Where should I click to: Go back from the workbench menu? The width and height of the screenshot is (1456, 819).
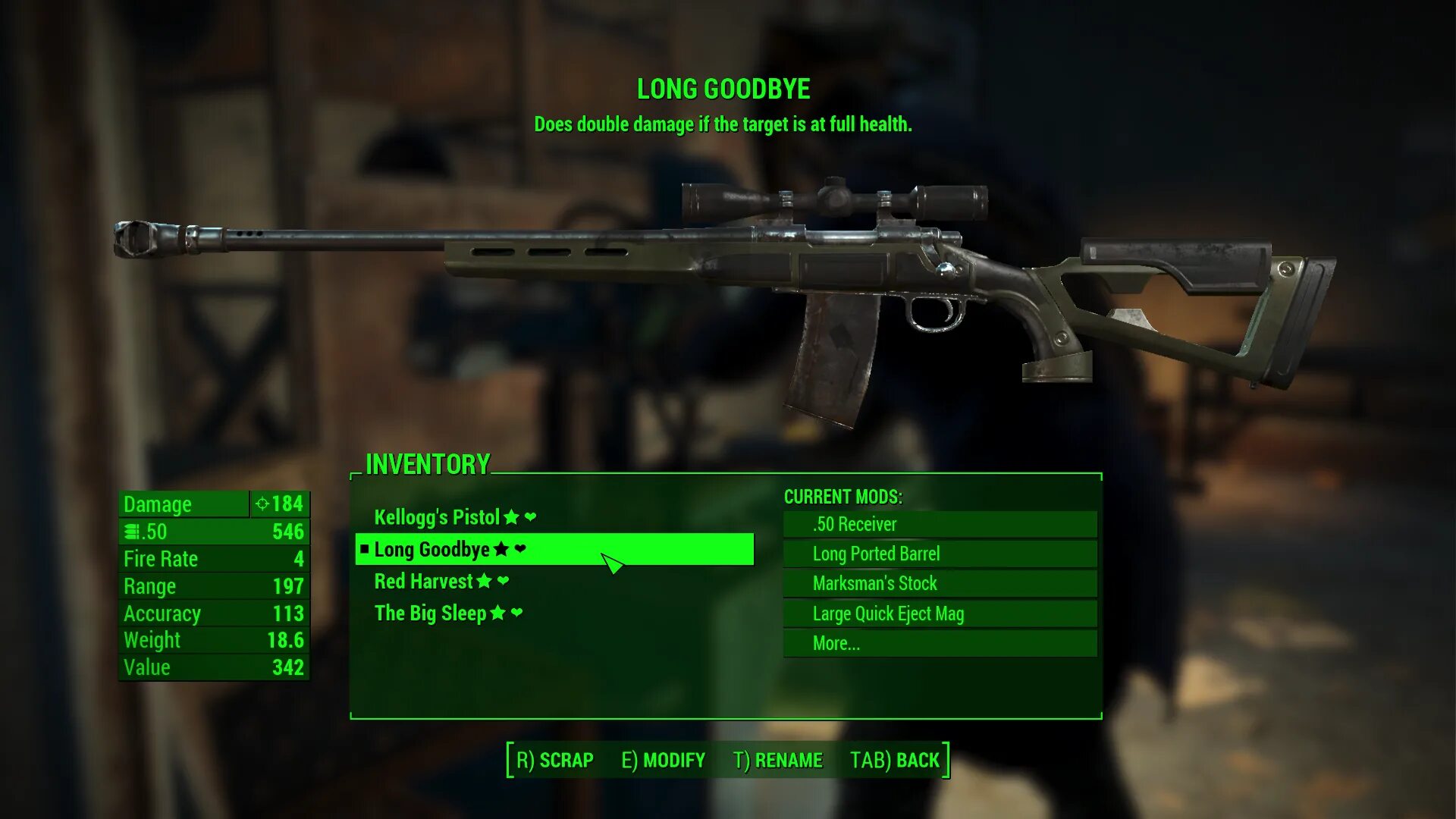click(895, 760)
